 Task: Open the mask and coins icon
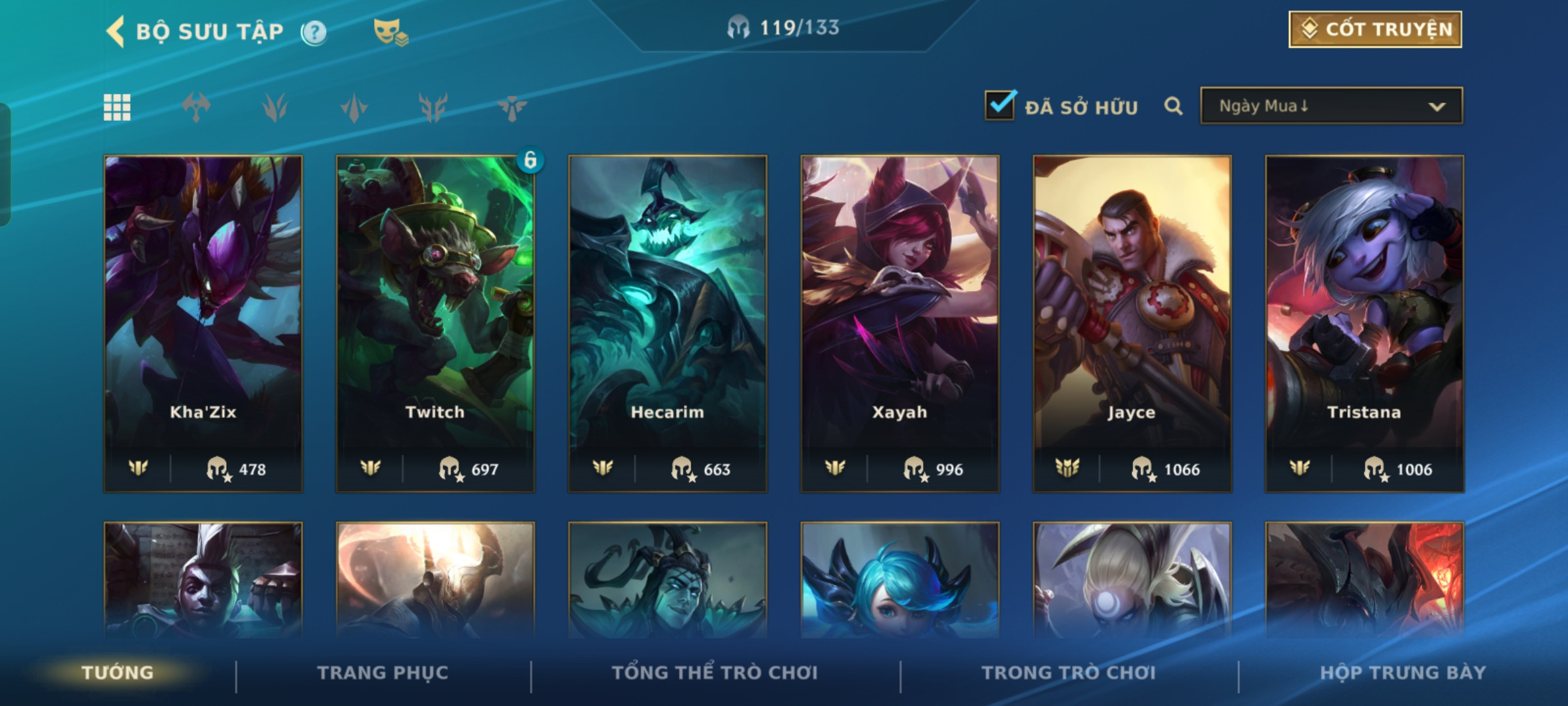(x=390, y=31)
